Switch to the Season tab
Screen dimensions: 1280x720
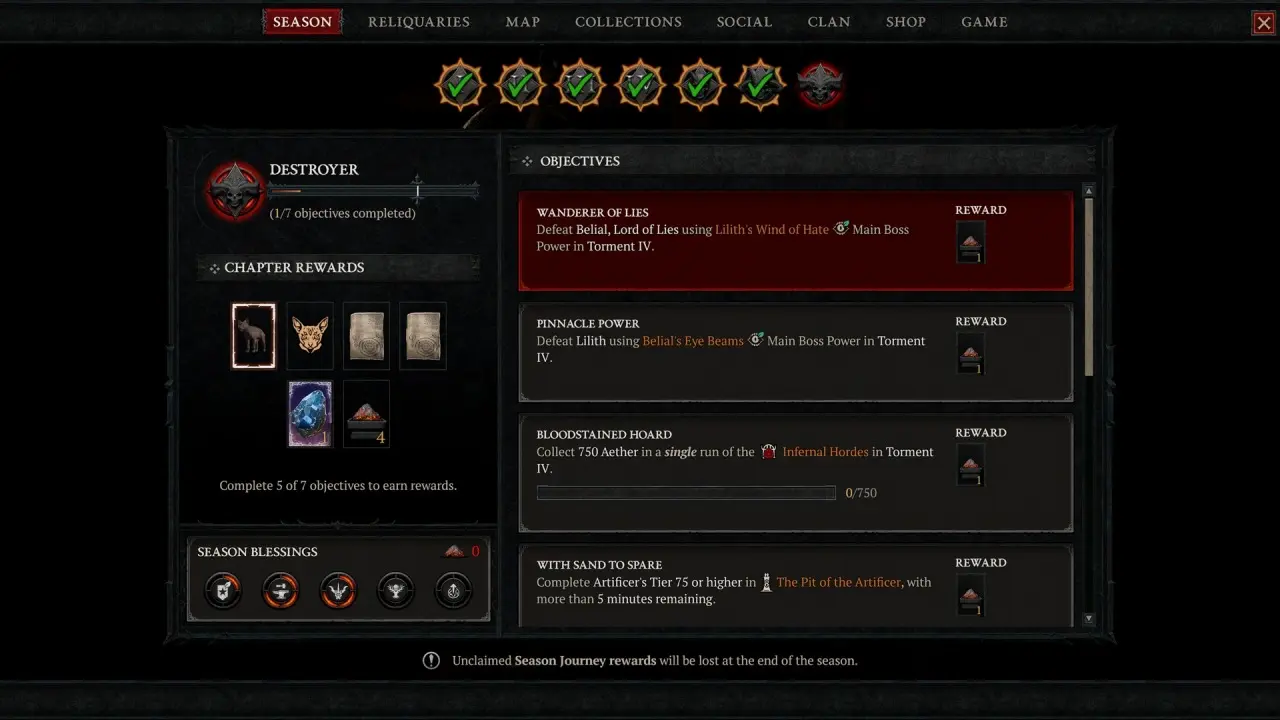coord(302,22)
